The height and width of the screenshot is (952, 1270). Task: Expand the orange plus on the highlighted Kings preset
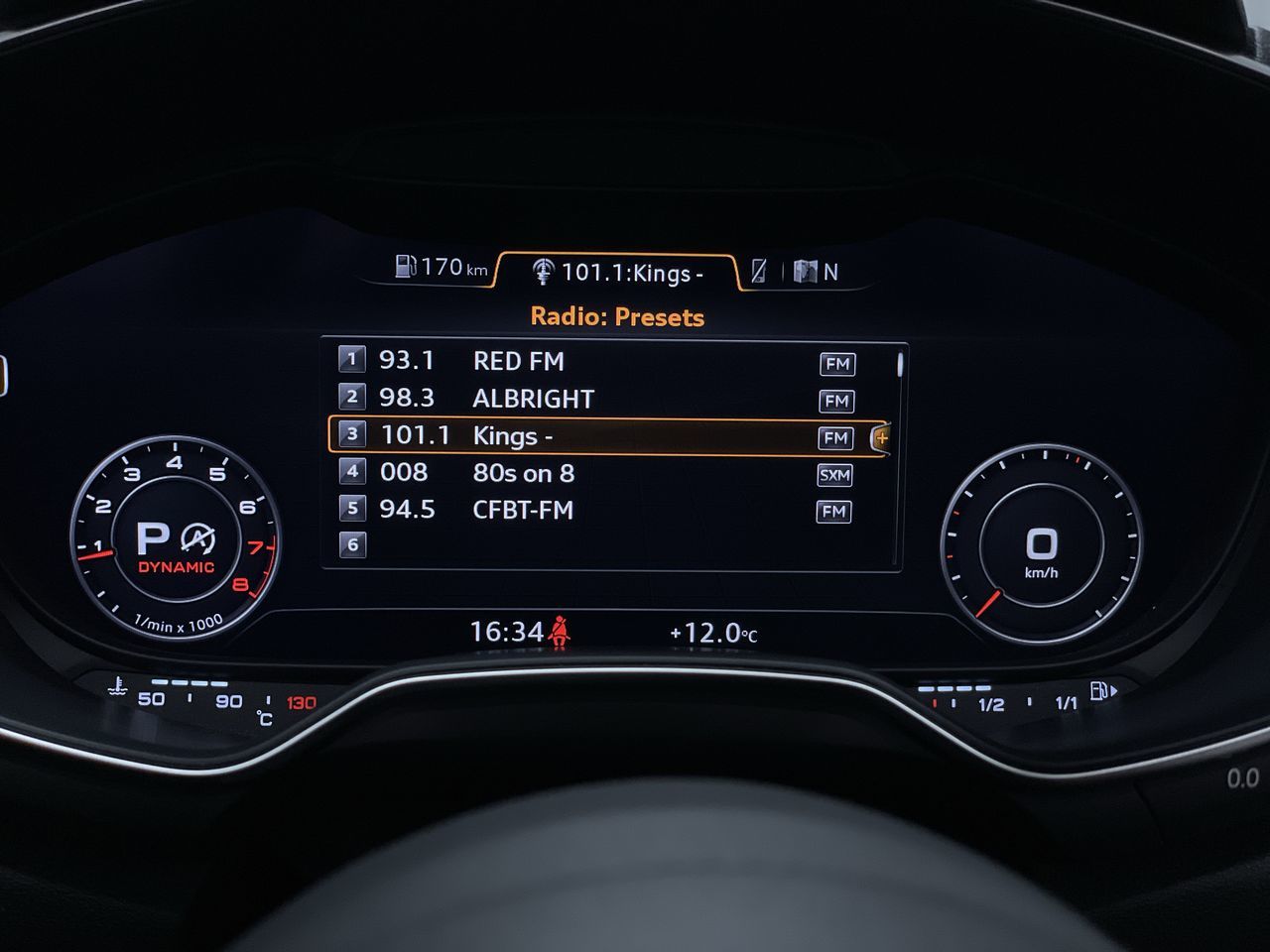[x=881, y=436]
